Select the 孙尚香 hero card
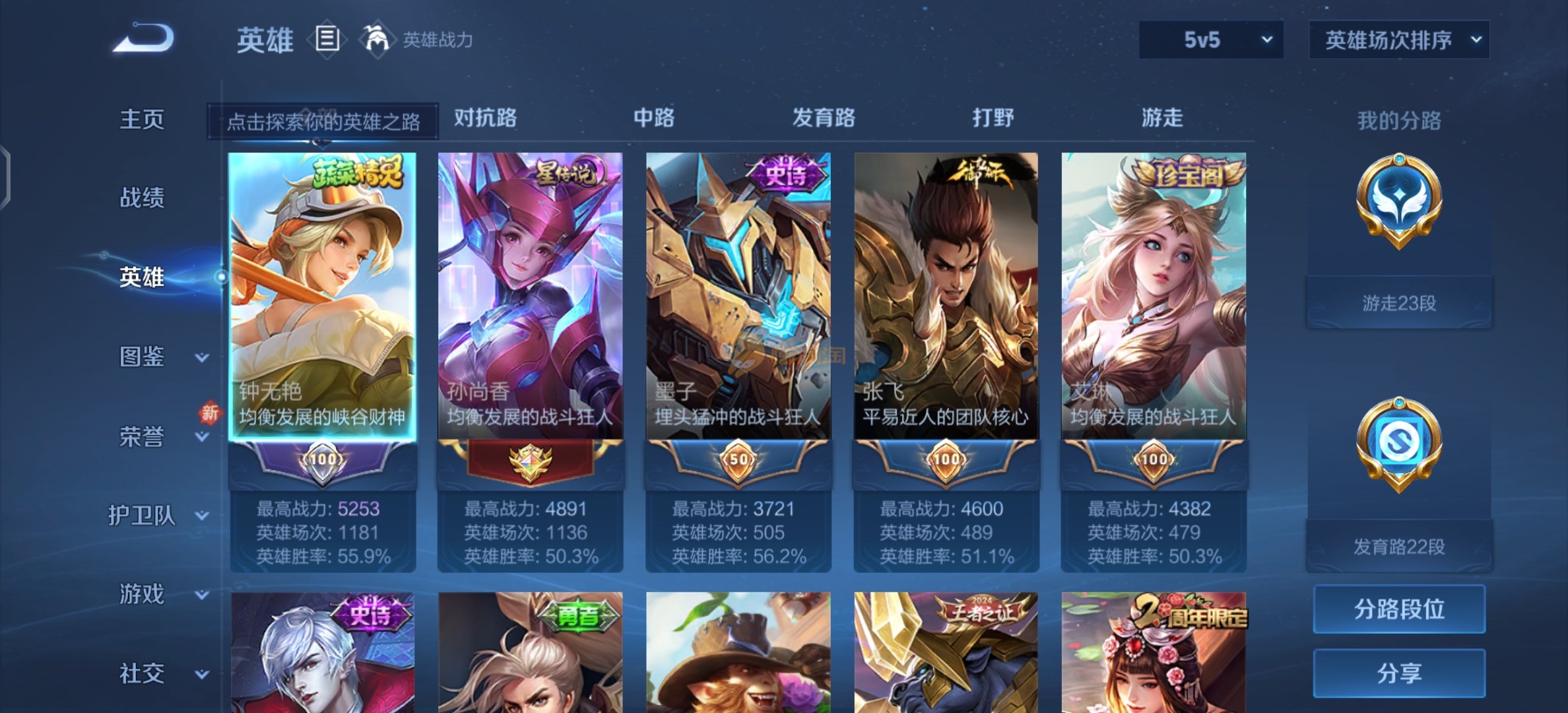The width and height of the screenshot is (1568, 713). click(530, 296)
